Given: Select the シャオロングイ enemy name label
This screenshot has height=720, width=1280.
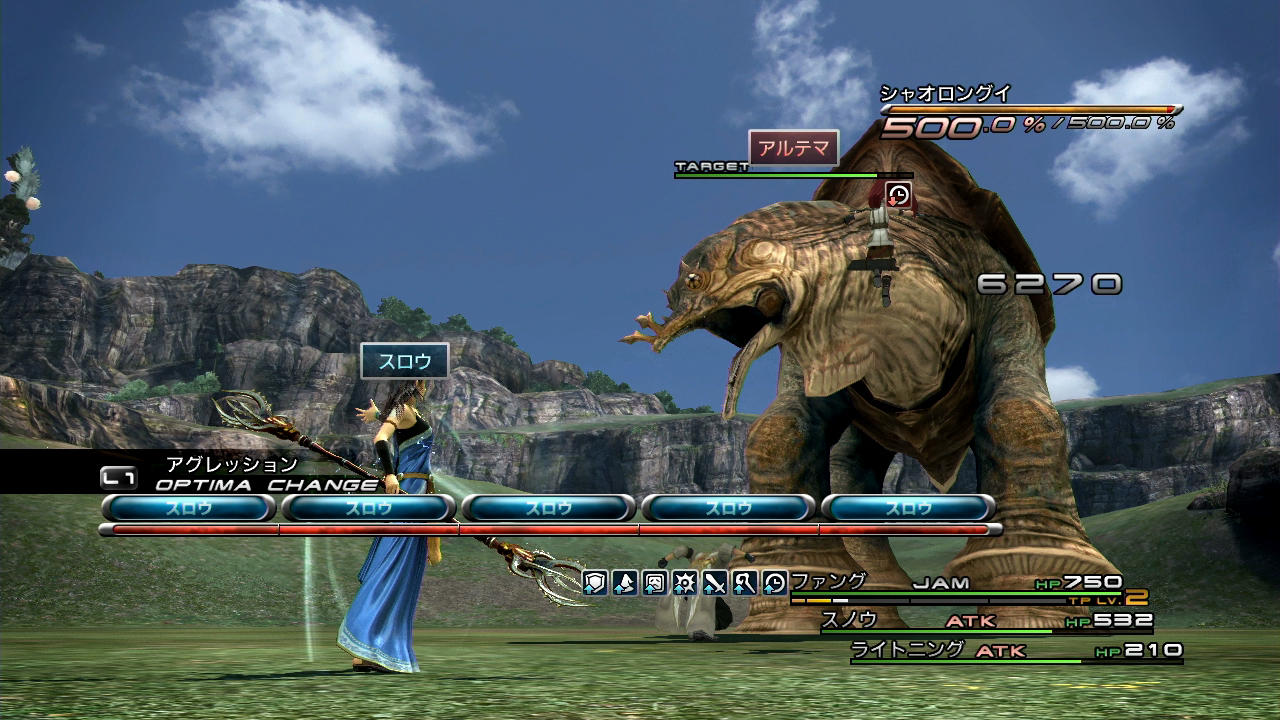Looking at the screenshot, I should click(x=945, y=94).
